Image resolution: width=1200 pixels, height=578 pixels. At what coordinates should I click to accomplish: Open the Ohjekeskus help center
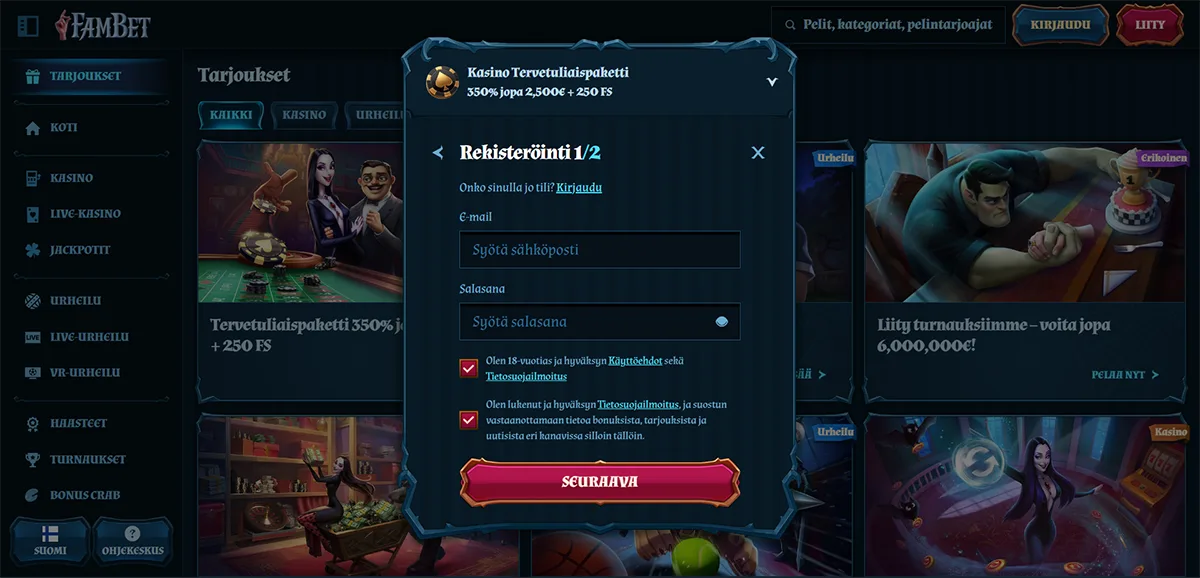132,540
